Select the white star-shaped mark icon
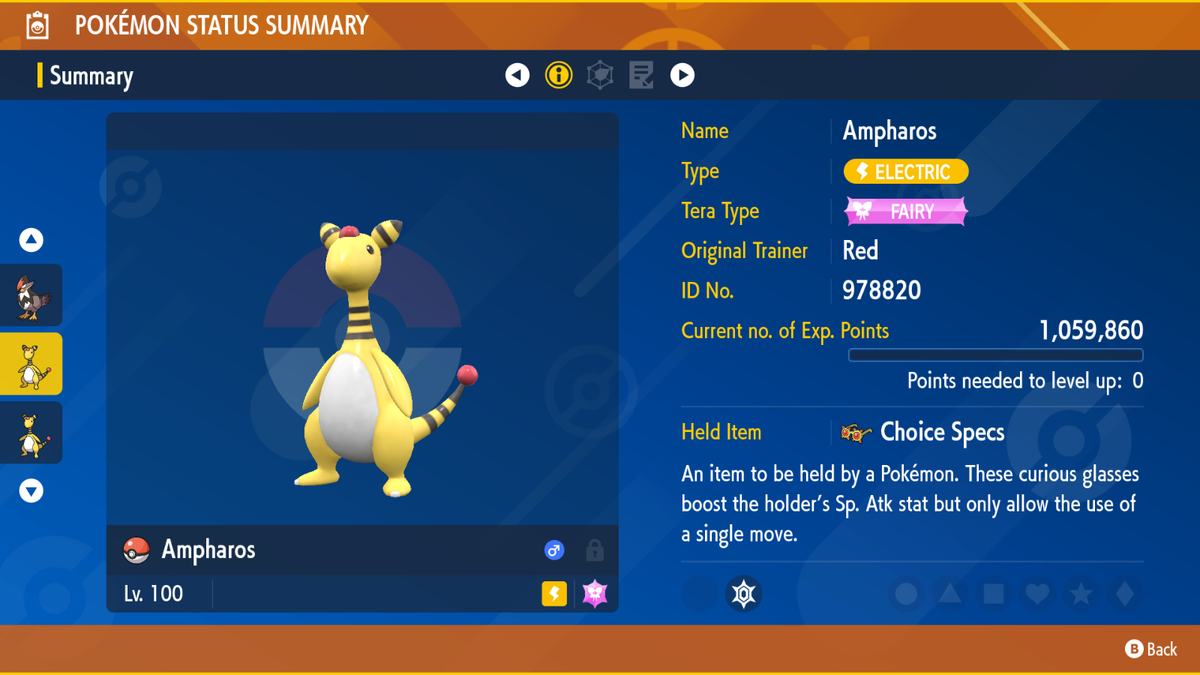This screenshot has width=1200, height=675. pyautogui.click(x=743, y=594)
